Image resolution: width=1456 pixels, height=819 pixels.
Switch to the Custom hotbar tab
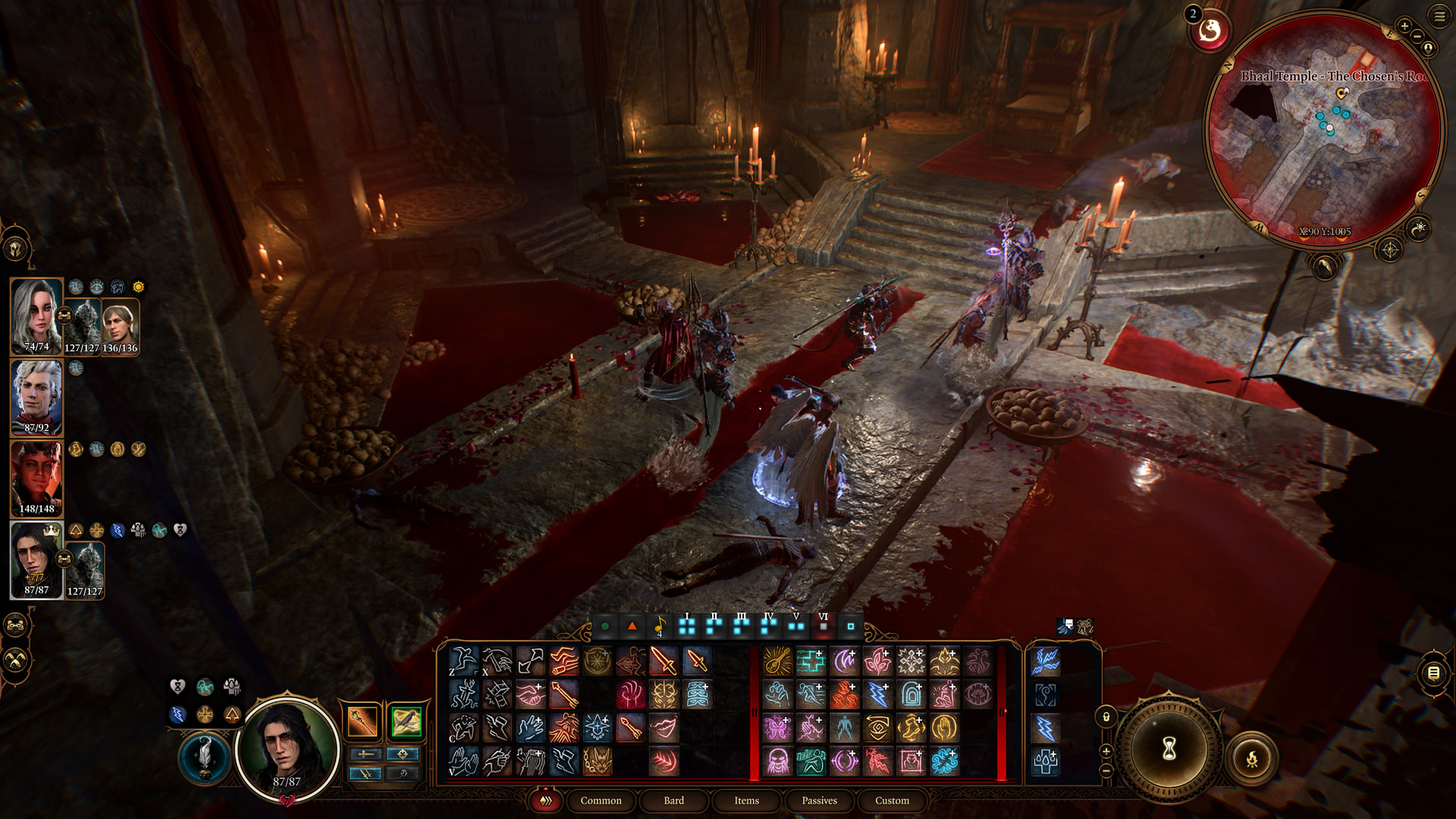click(x=892, y=800)
